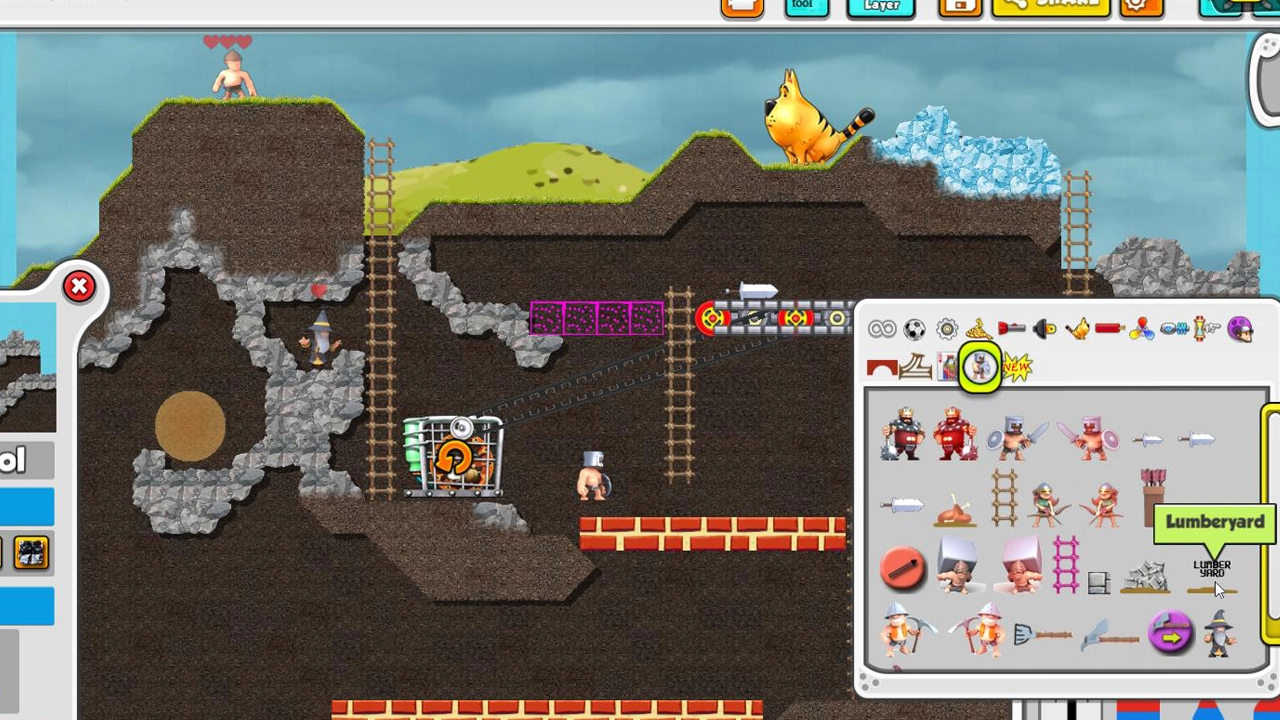Choose the roast meat item
The image size is (1280, 720).
953,511
